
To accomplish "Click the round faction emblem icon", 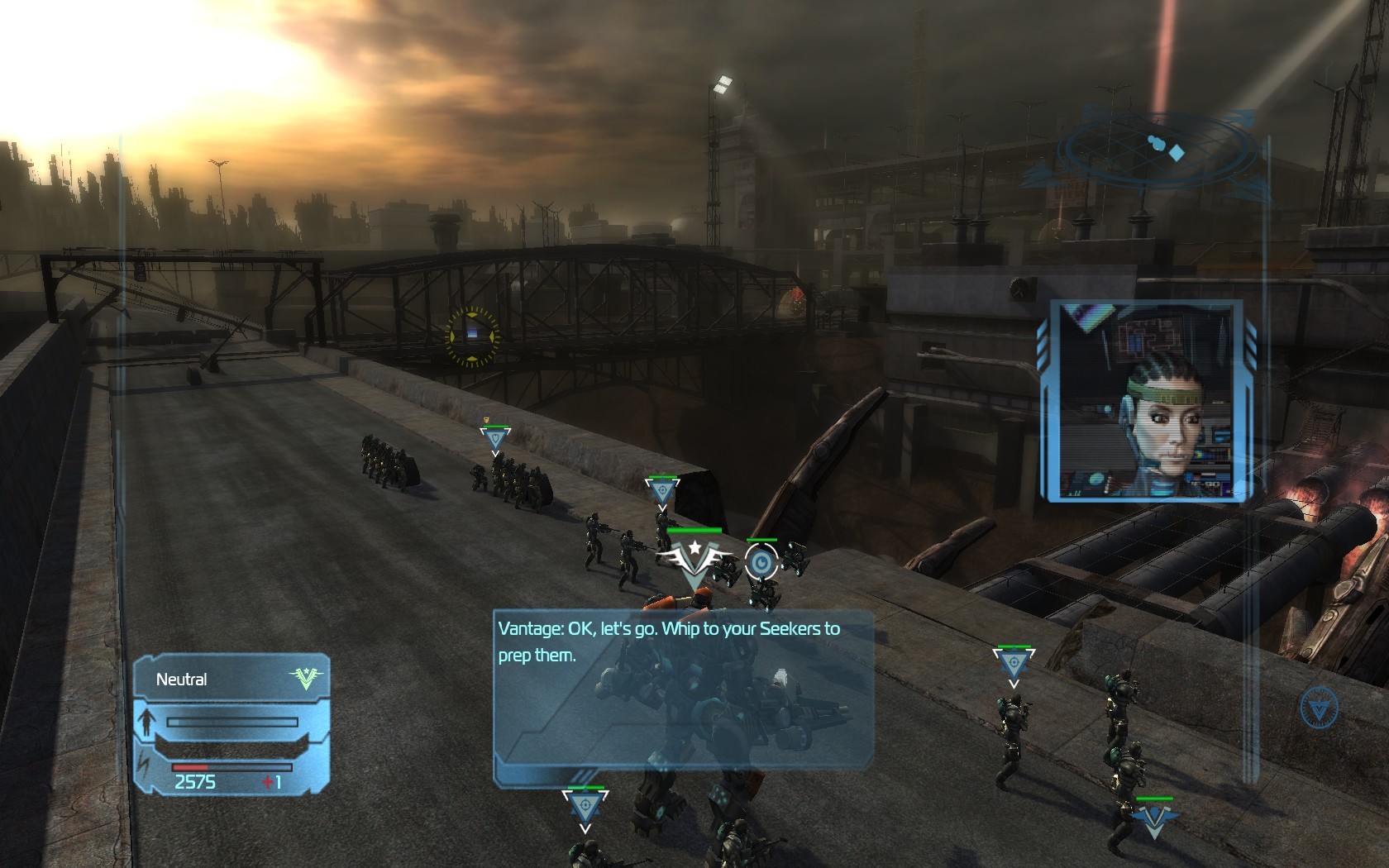I will [1318, 708].
